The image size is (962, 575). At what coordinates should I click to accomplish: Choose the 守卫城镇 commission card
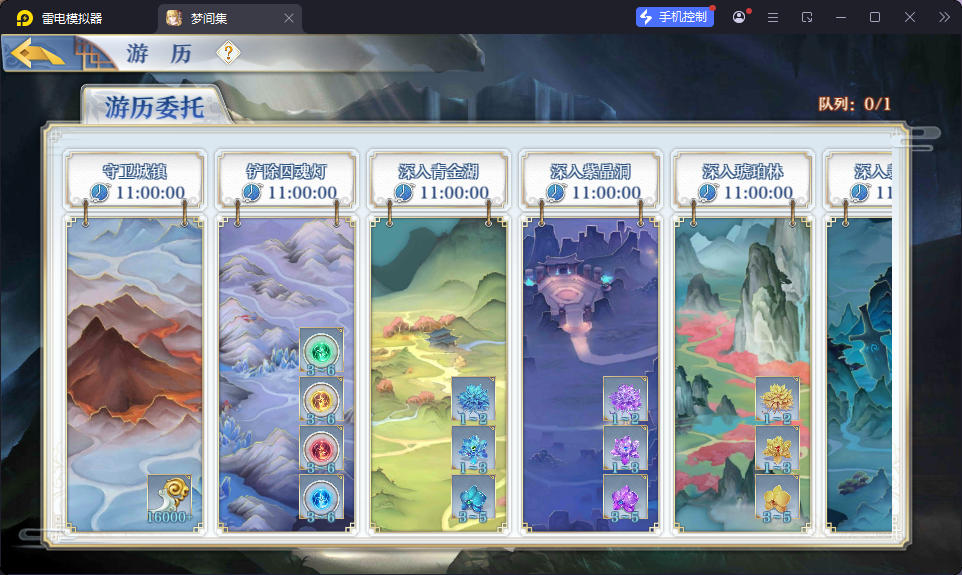coord(135,340)
